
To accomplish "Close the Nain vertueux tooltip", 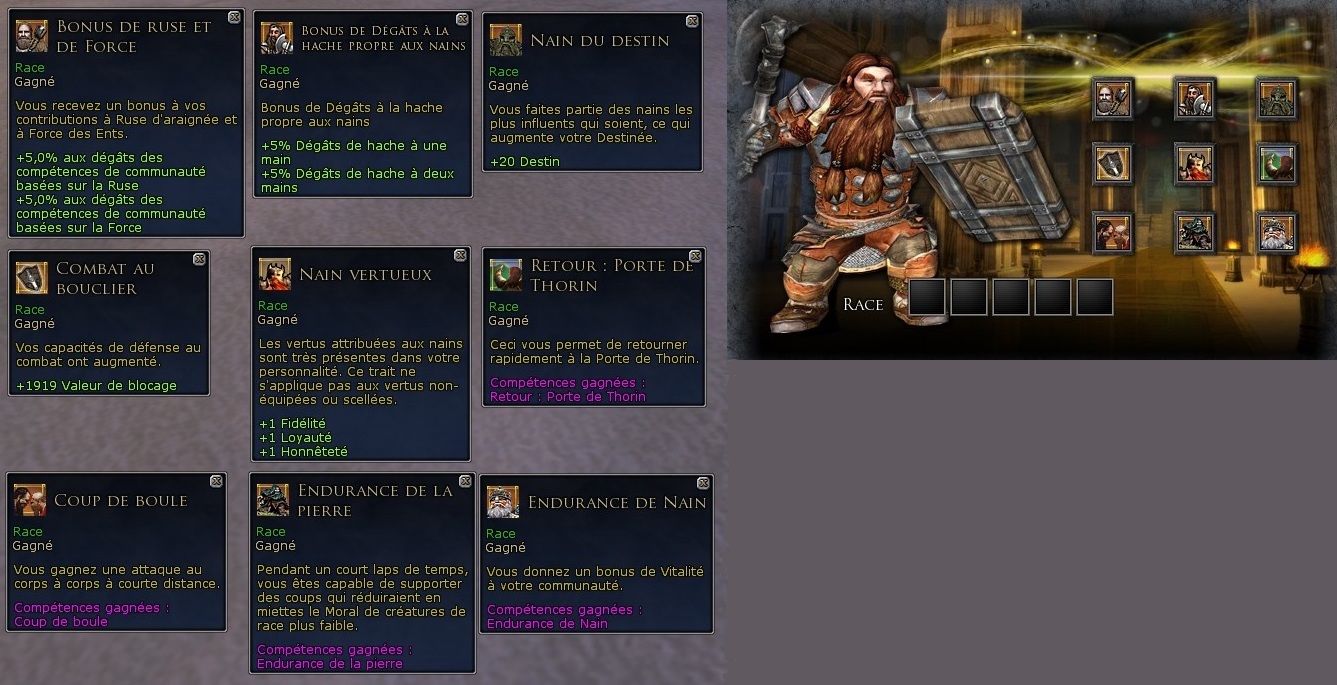I will click(x=460, y=255).
